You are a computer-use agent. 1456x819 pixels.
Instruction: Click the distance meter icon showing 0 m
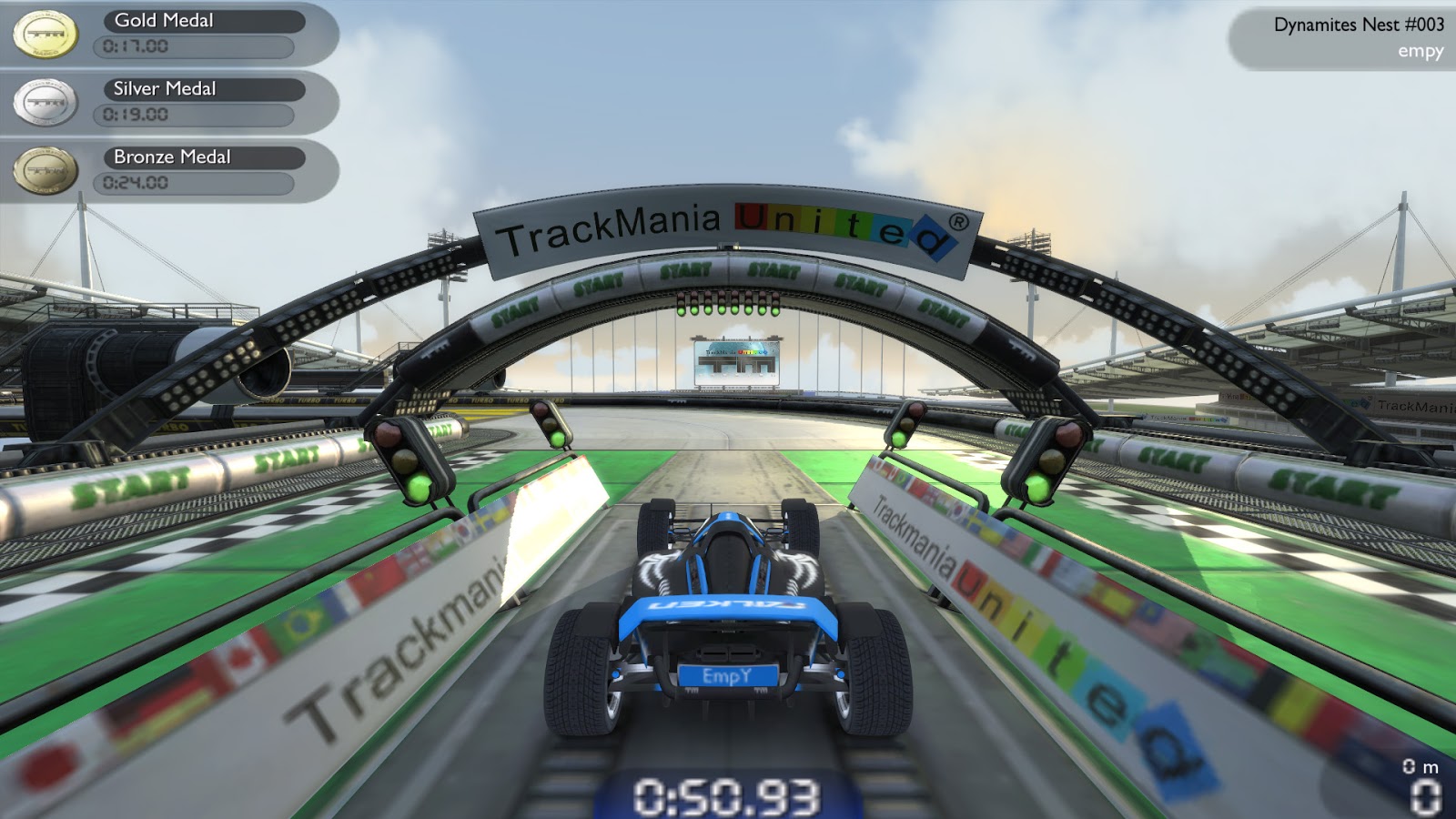1420,767
